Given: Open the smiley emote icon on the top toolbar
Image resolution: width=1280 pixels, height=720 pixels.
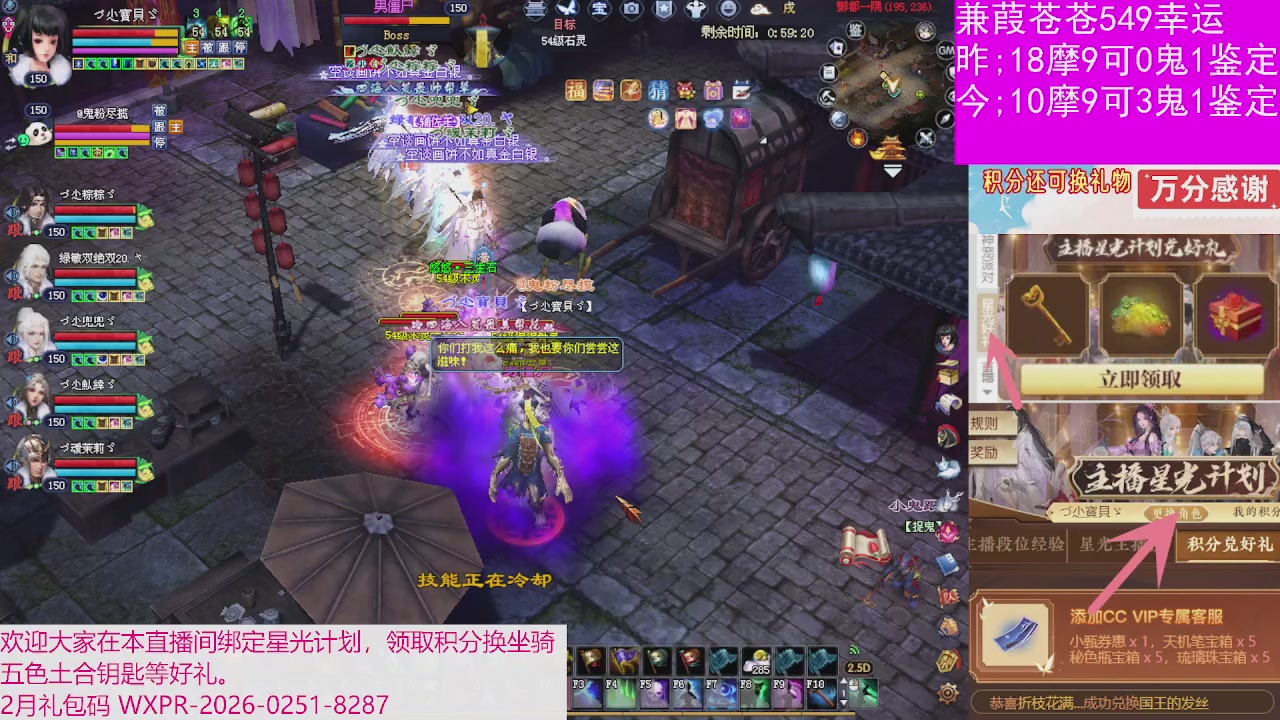Looking at the screenshot, I should click(729, 10).
